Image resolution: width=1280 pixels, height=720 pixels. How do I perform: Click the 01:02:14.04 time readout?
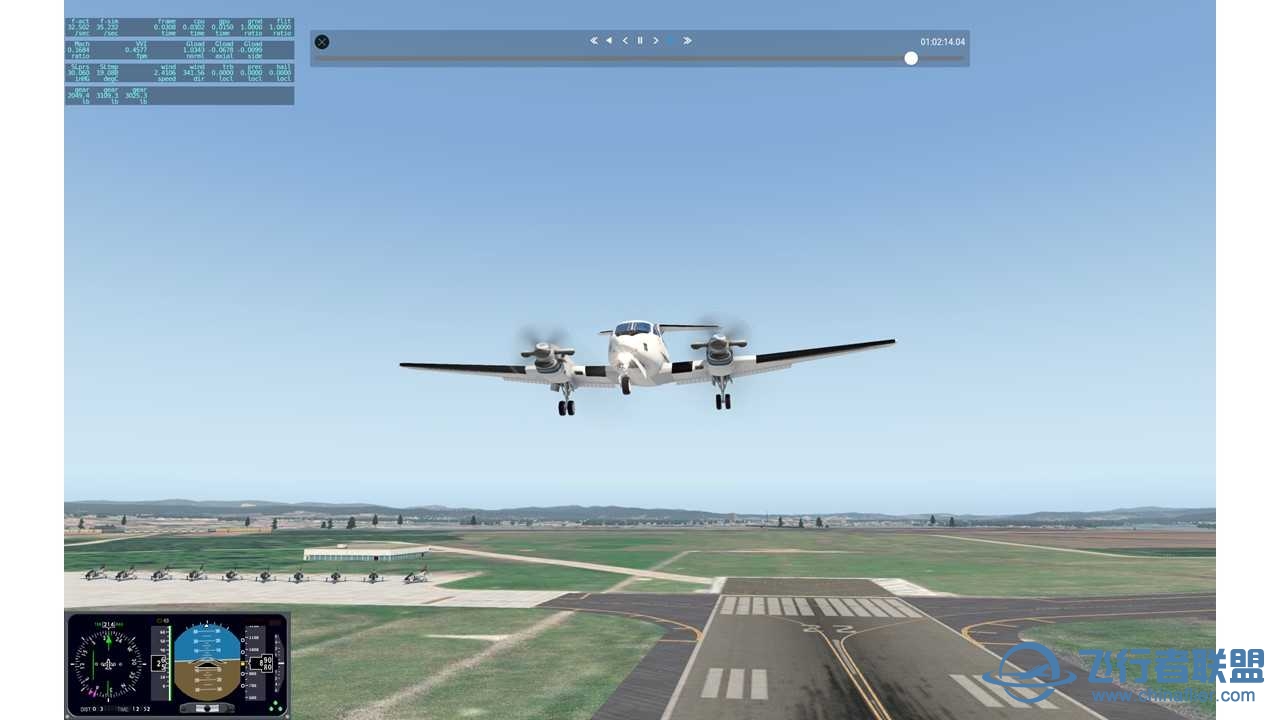coord(942,40)
